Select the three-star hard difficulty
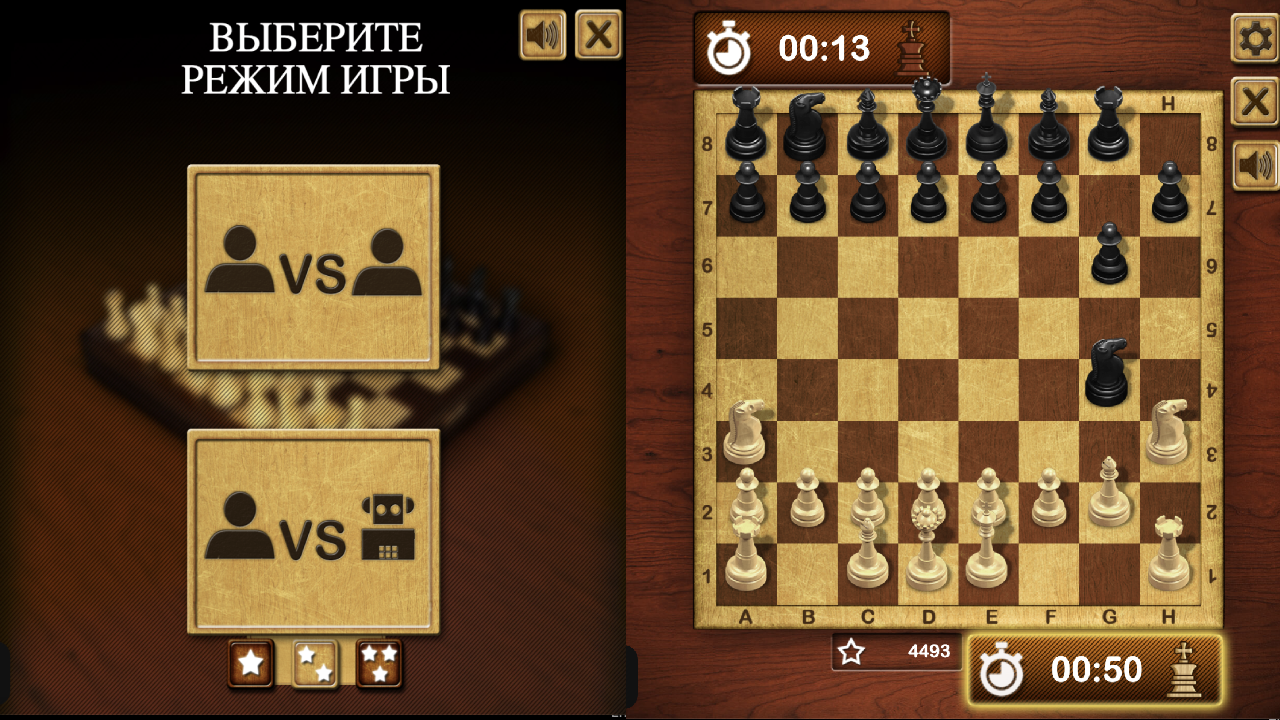Screen dimensions: 1280x720 pyautogui.click(x=379, y=663)
